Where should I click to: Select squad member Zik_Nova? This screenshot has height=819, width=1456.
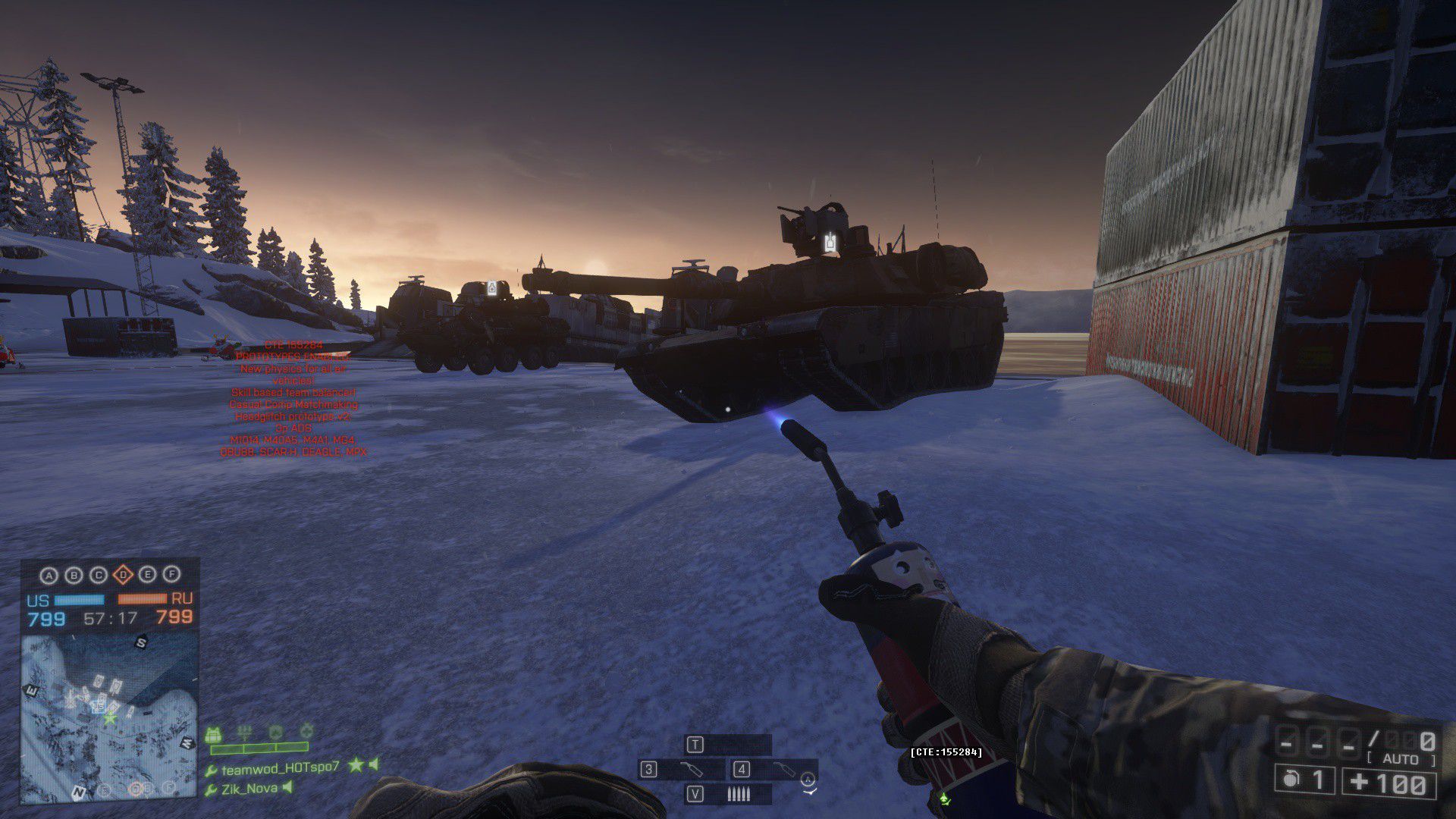click(x=249, y=789)
